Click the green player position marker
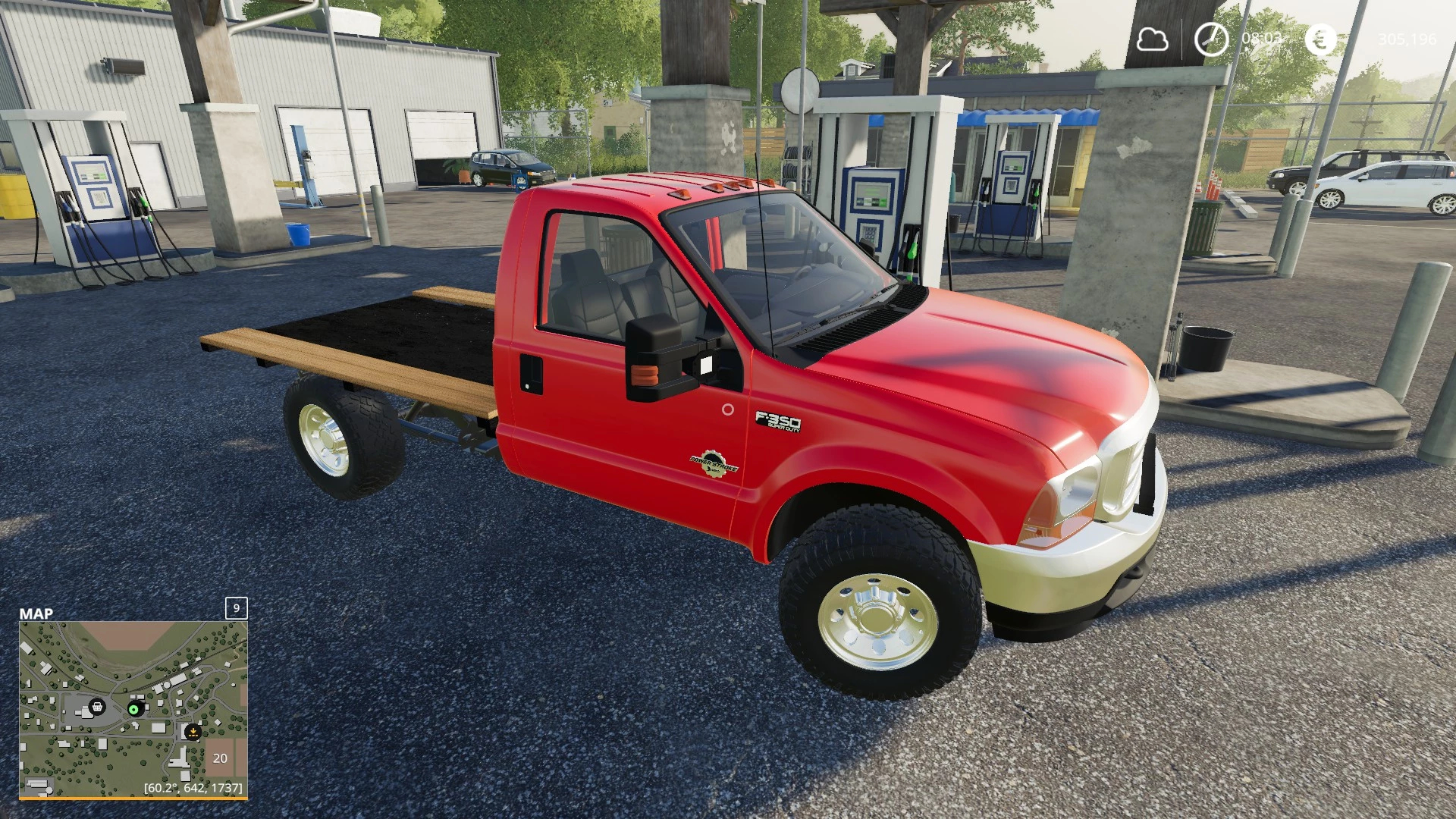Image resolution: width=1456 pixels, height=819 pixels. point(134,709)
